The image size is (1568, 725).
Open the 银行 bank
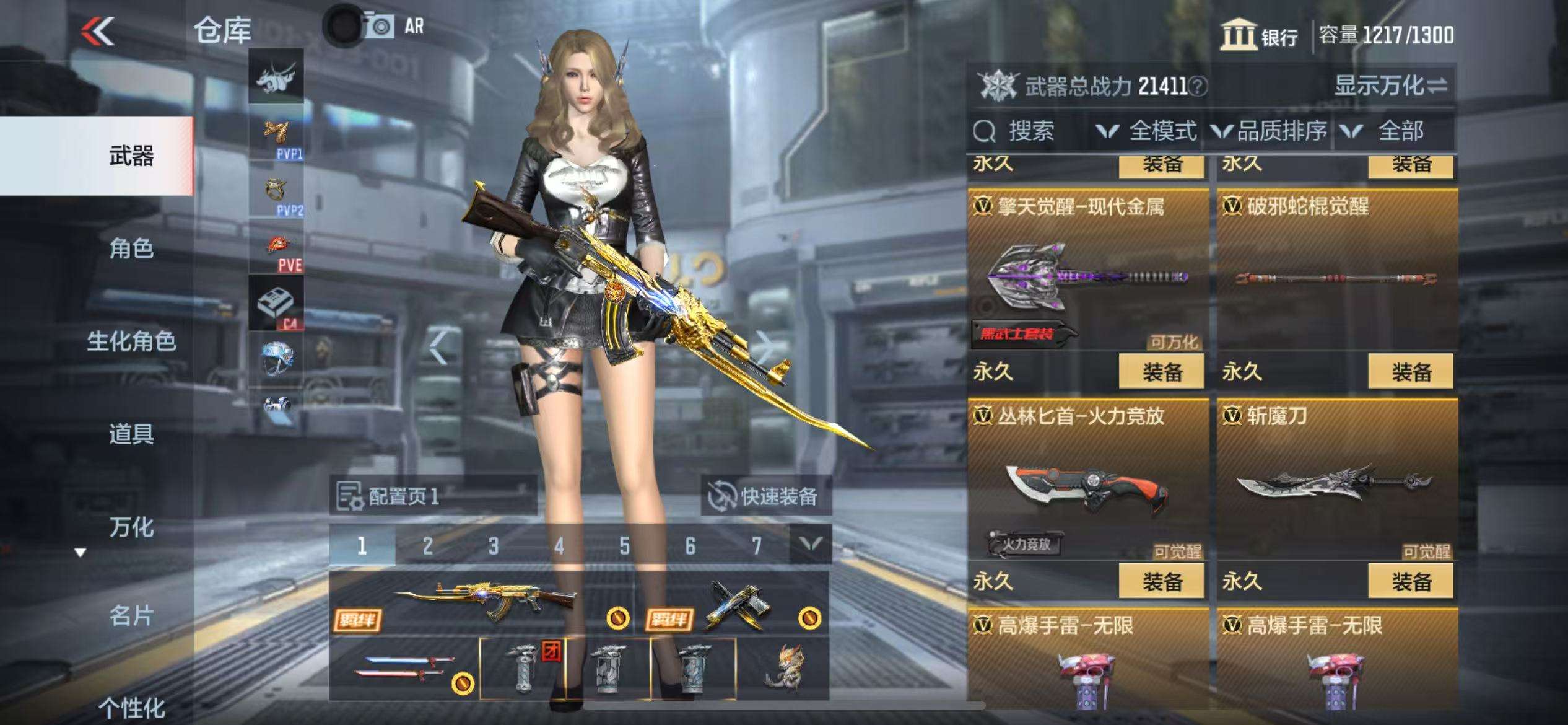1260,36
